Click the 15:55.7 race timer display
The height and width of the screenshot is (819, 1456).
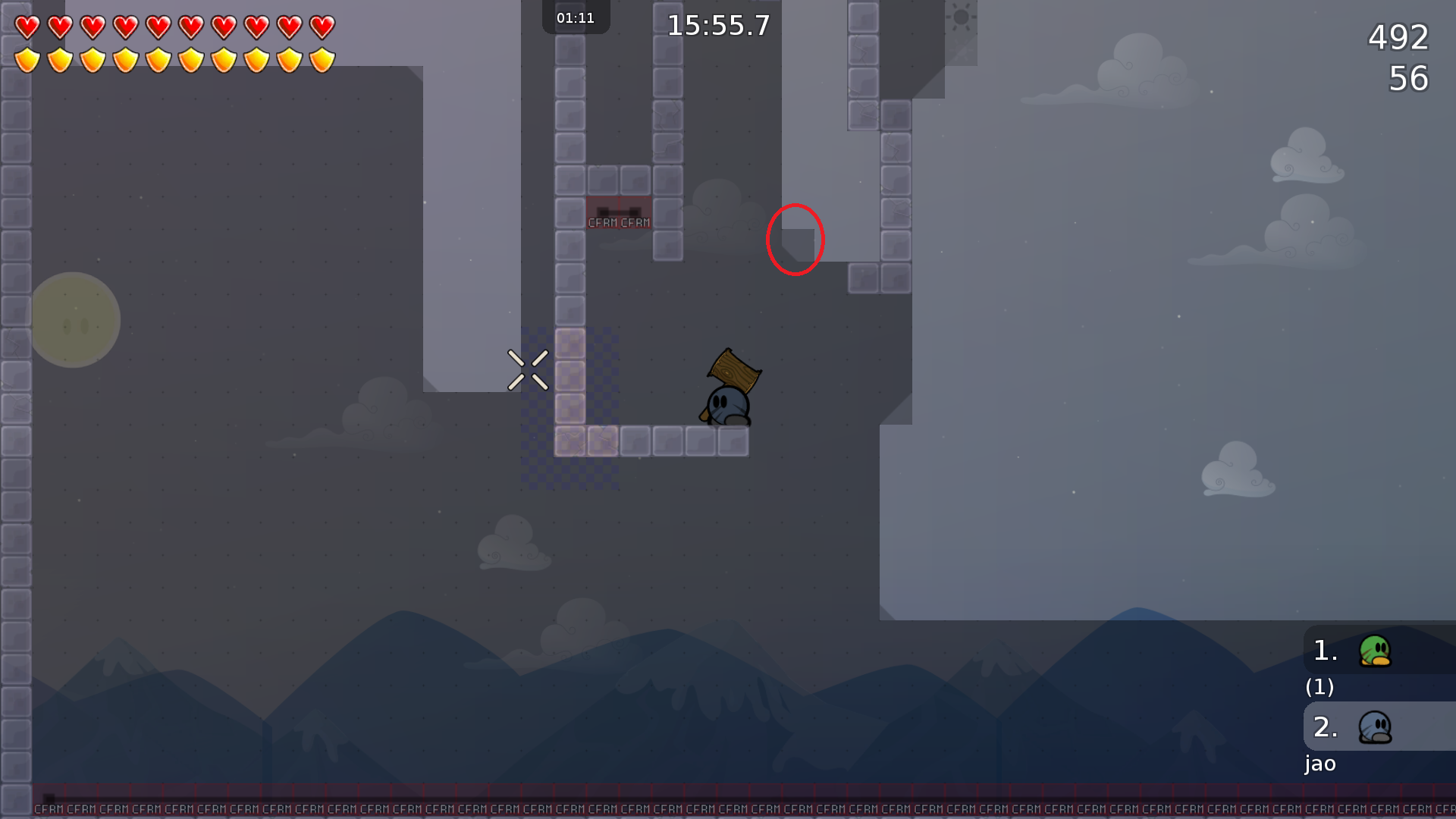pyautogui.click(x=716, y=25)
